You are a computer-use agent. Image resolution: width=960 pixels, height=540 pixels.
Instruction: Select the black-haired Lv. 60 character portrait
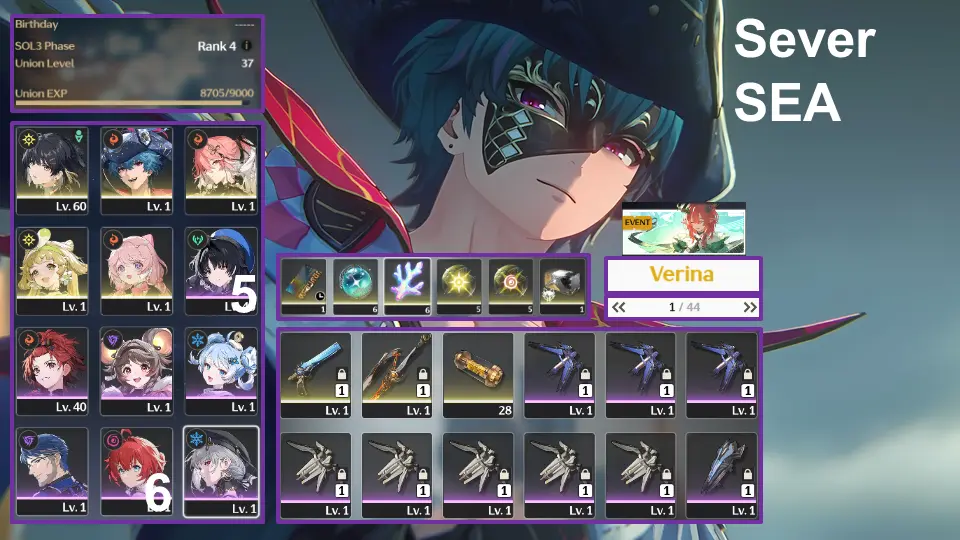(x=53, y=169)
